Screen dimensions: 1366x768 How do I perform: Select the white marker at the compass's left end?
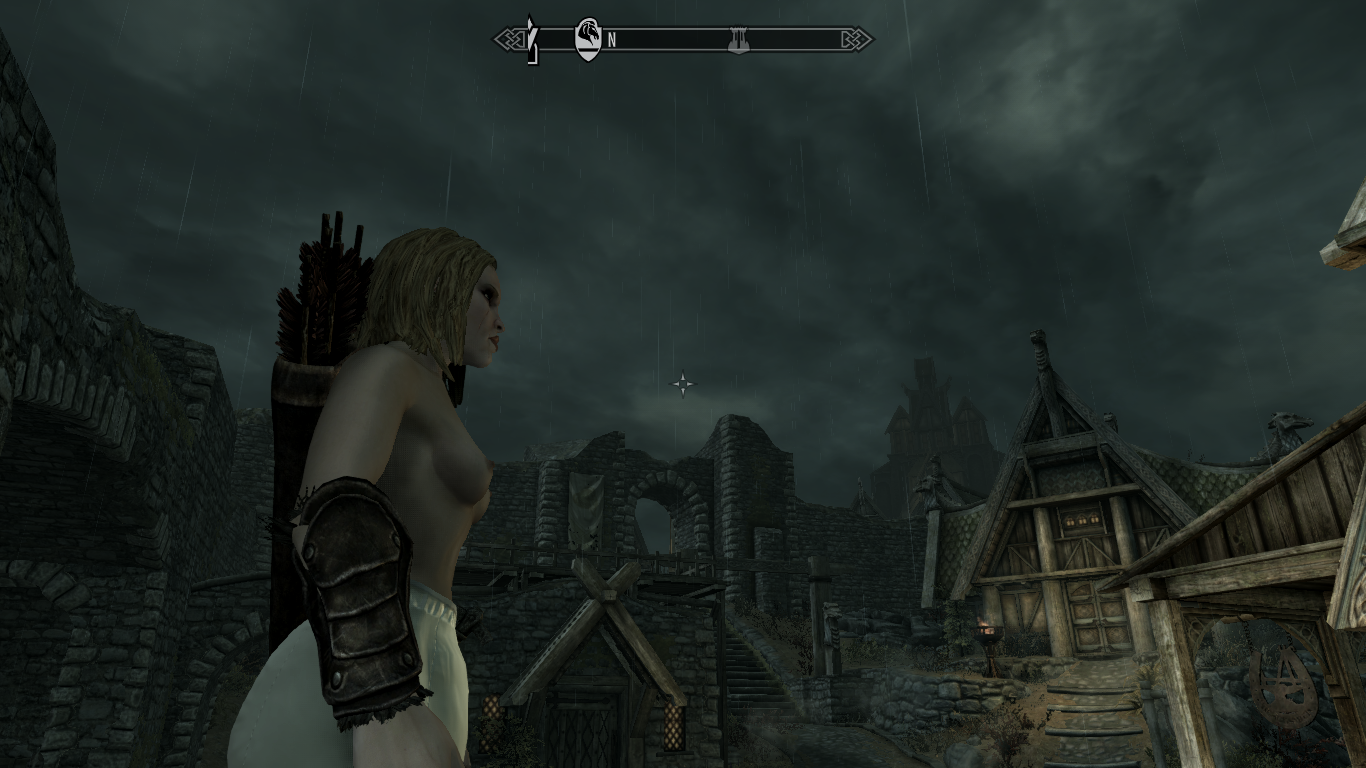tap(533, 40)
